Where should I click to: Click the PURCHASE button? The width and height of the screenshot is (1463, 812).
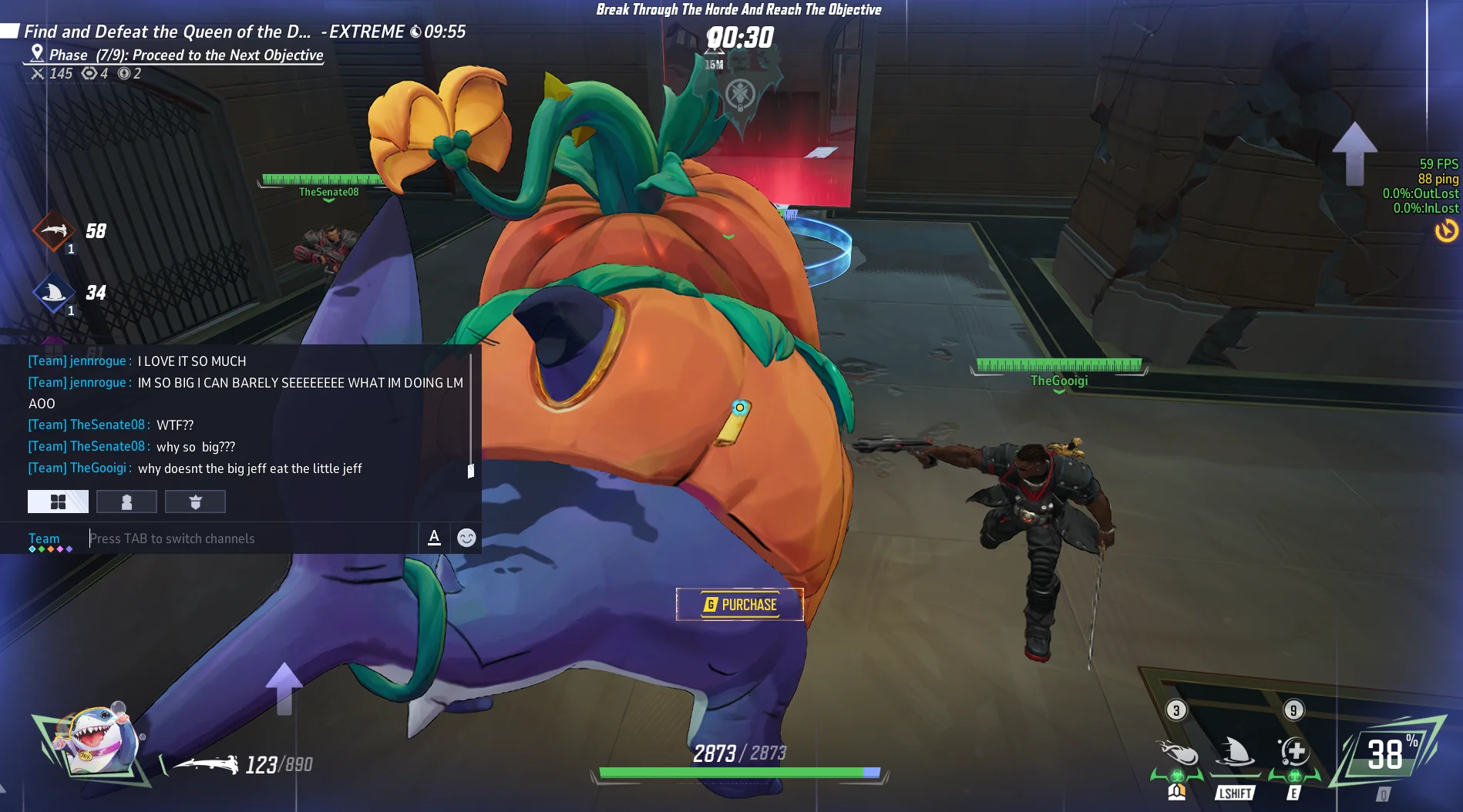740,605
